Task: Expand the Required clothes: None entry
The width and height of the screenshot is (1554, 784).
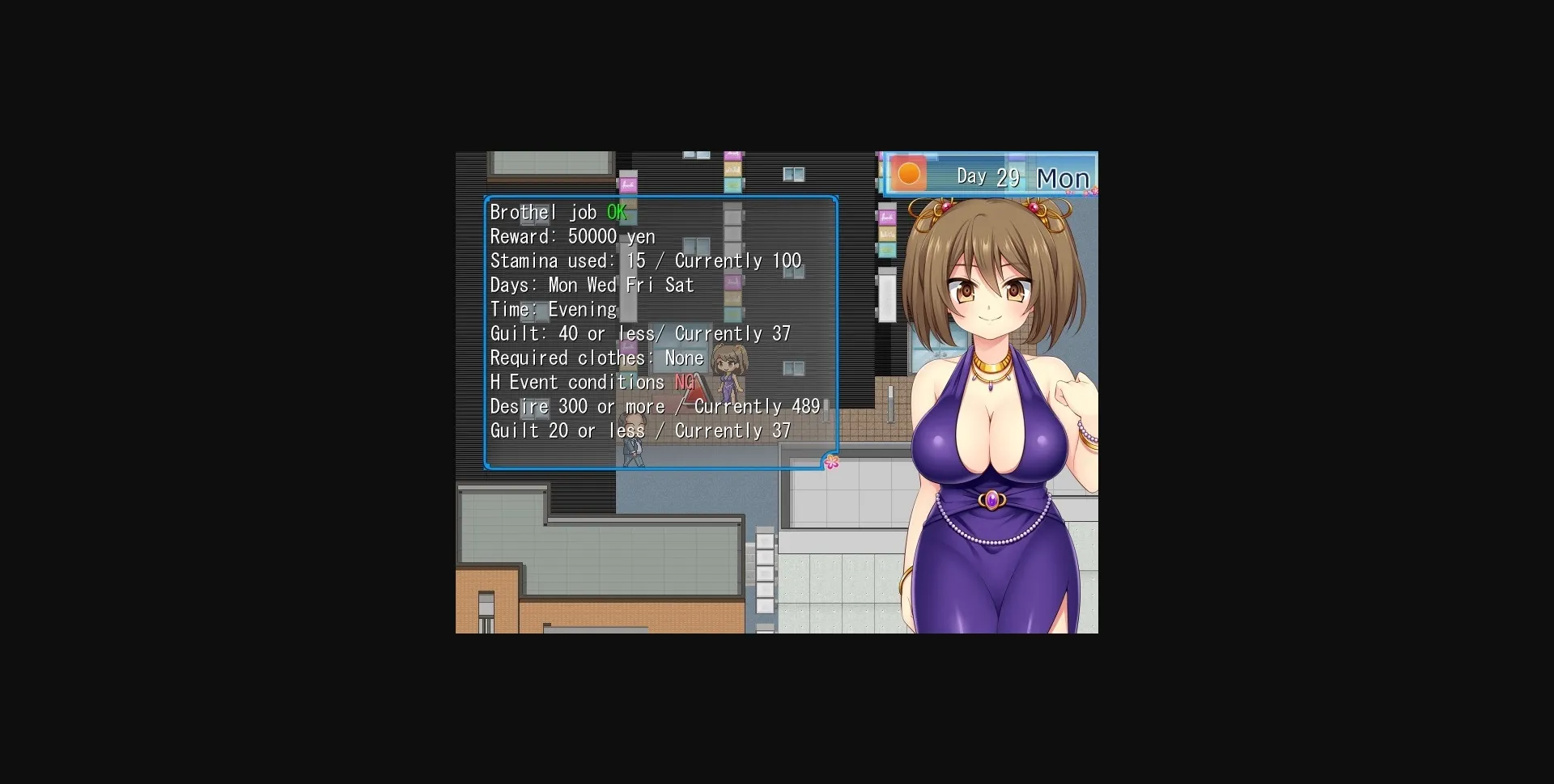Action: coord(682,358)
